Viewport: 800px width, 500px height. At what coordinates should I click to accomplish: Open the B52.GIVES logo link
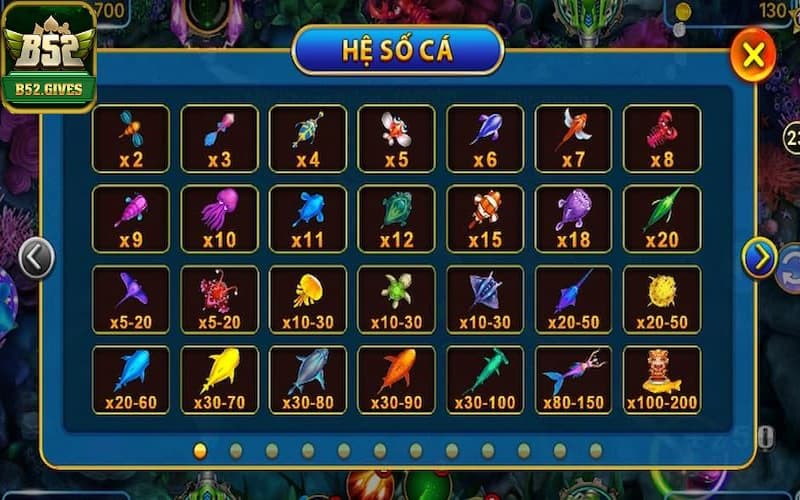tap(49, 57)
